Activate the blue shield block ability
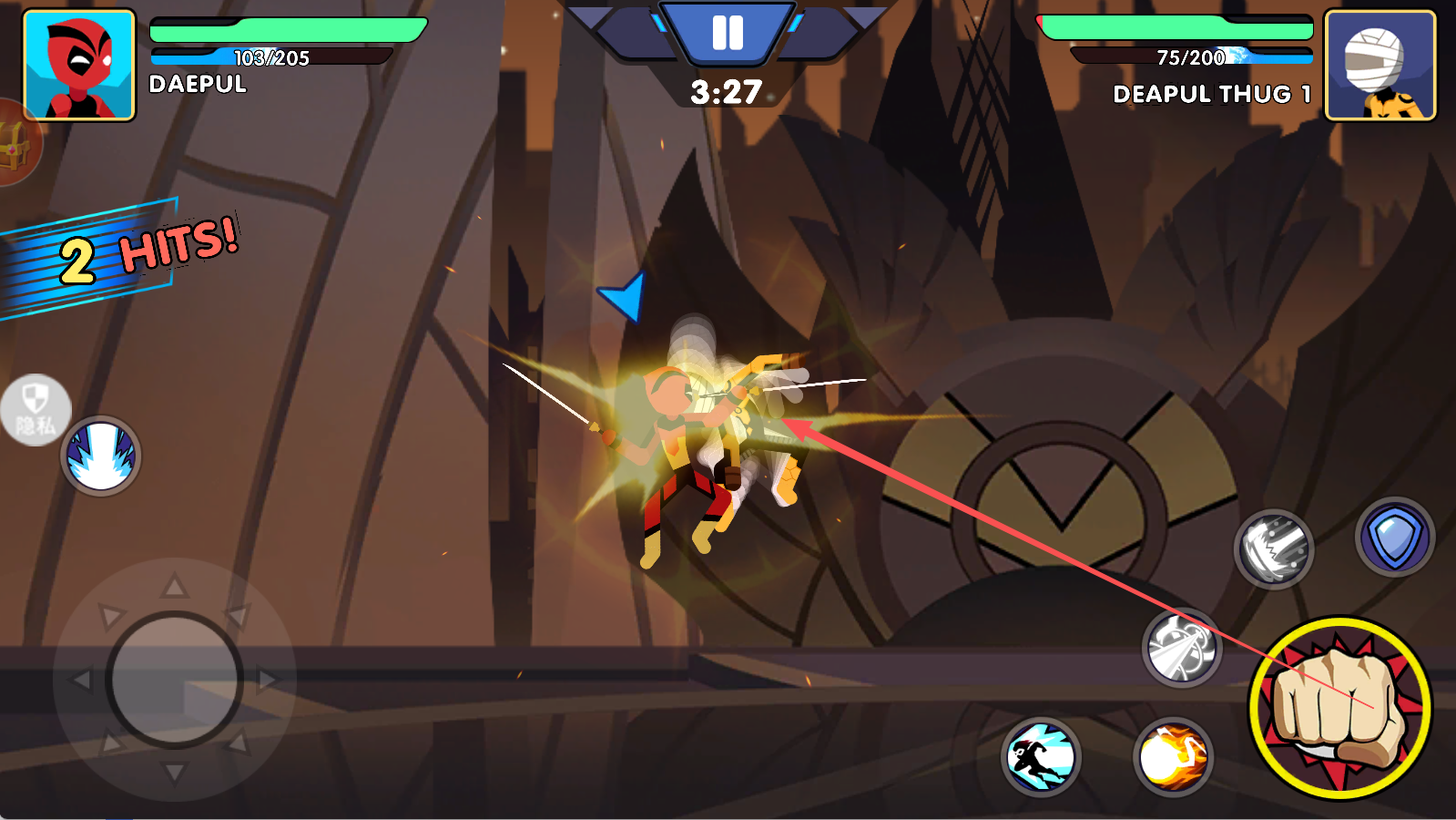The width and height of the screenshot is (1456, 820). pos(1394,538)
